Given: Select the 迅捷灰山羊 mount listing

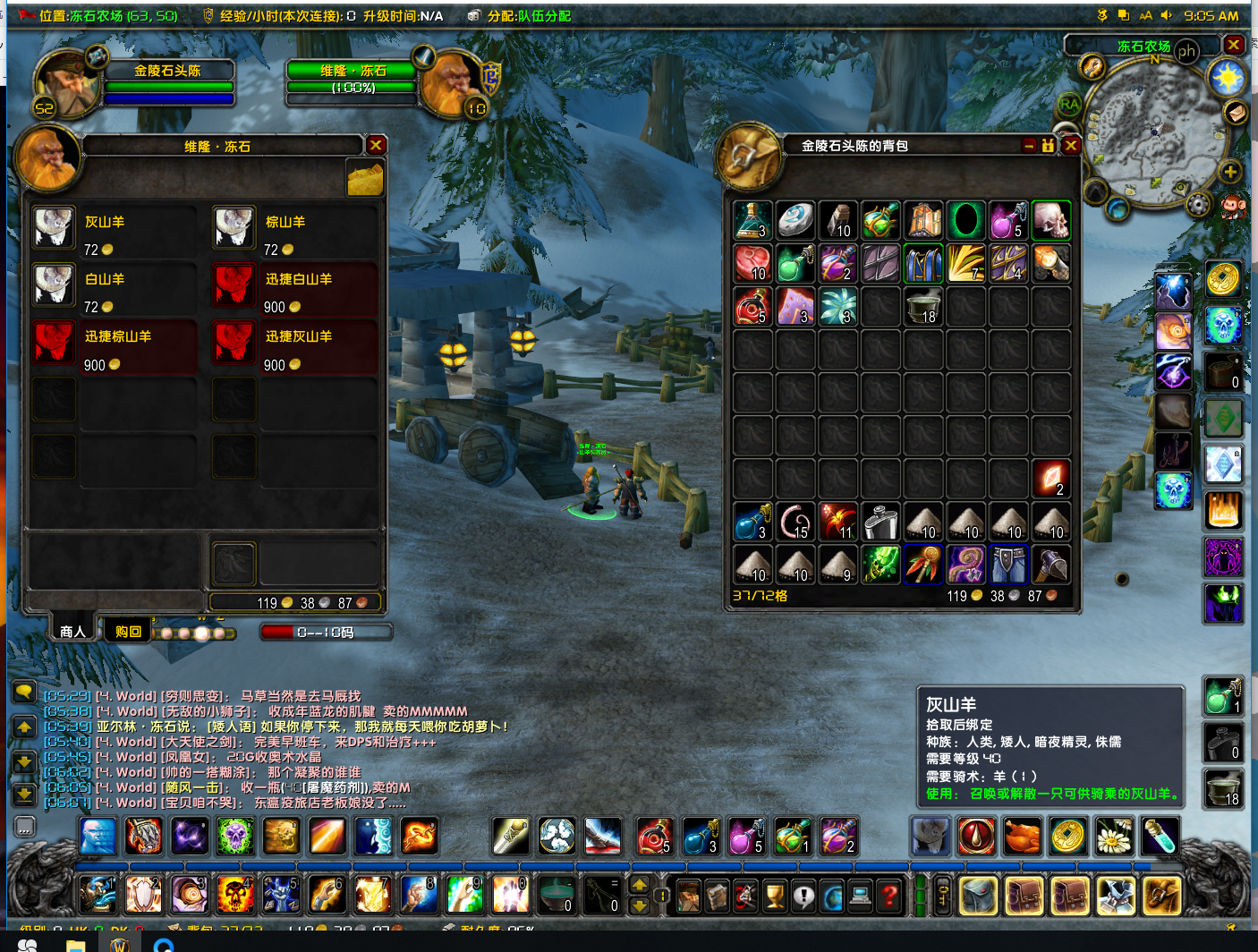Looking at the screenshot, I should click(234, 343).
